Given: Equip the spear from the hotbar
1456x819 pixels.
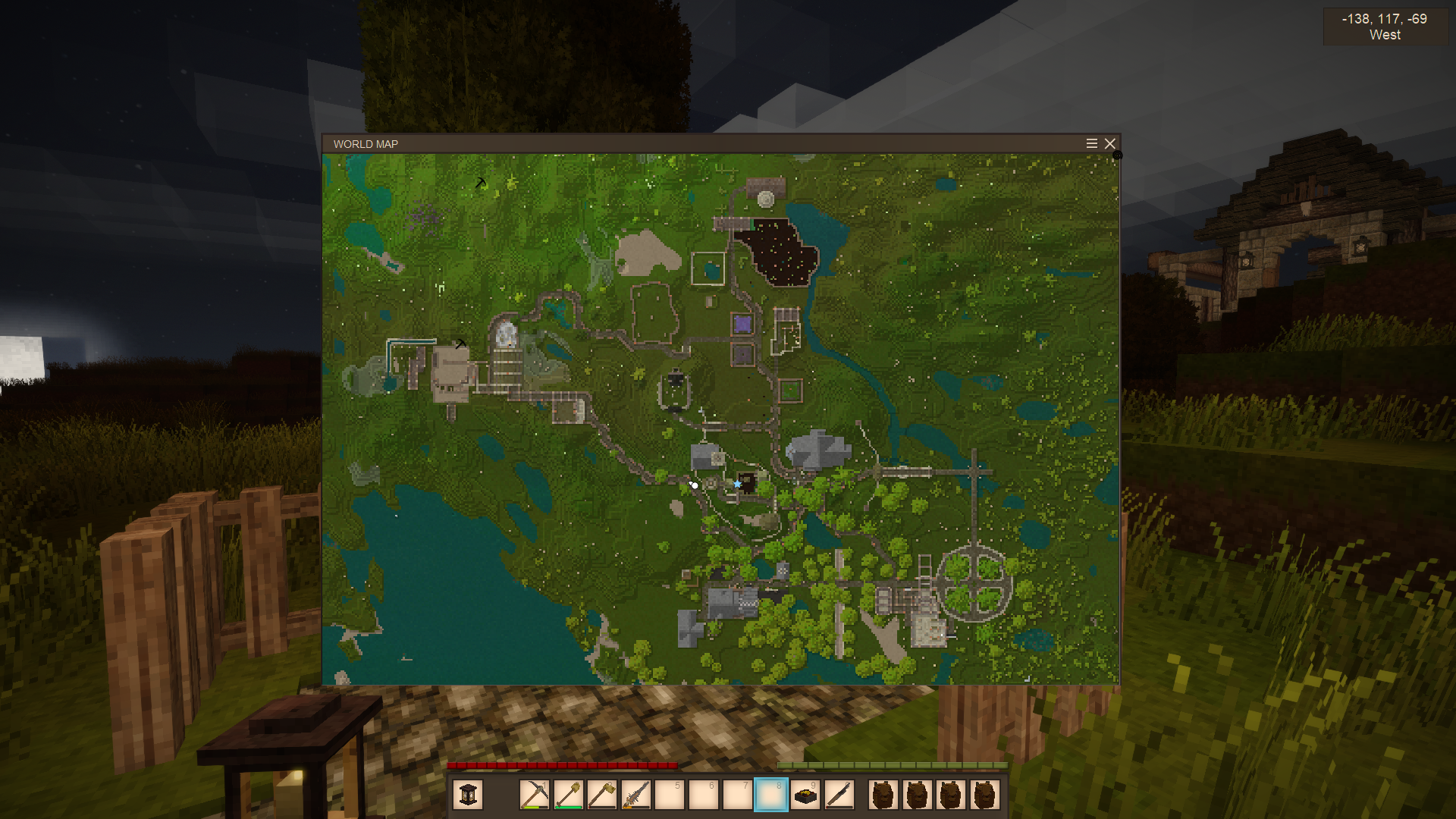Looking at the screenshot, I should tap(636, 795).
